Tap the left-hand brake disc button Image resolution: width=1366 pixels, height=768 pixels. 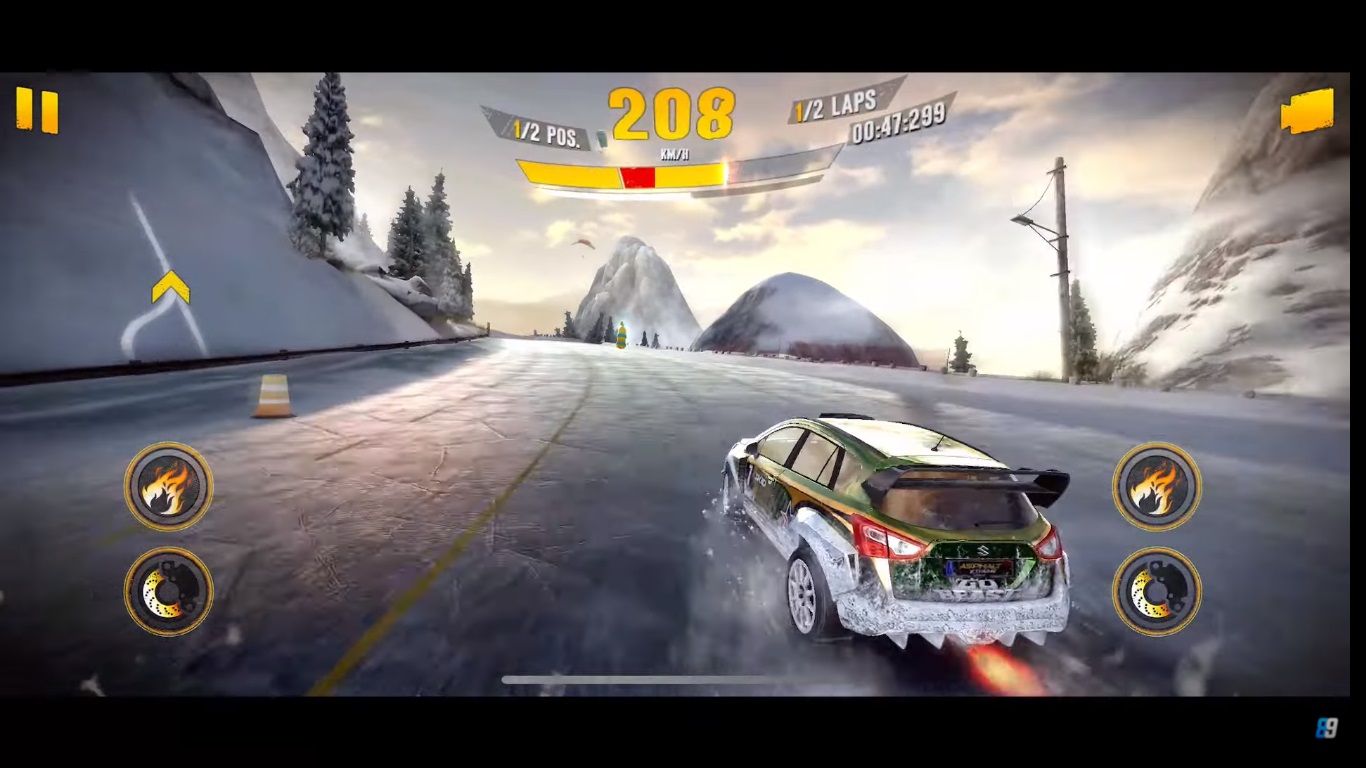tap(168, 591)
